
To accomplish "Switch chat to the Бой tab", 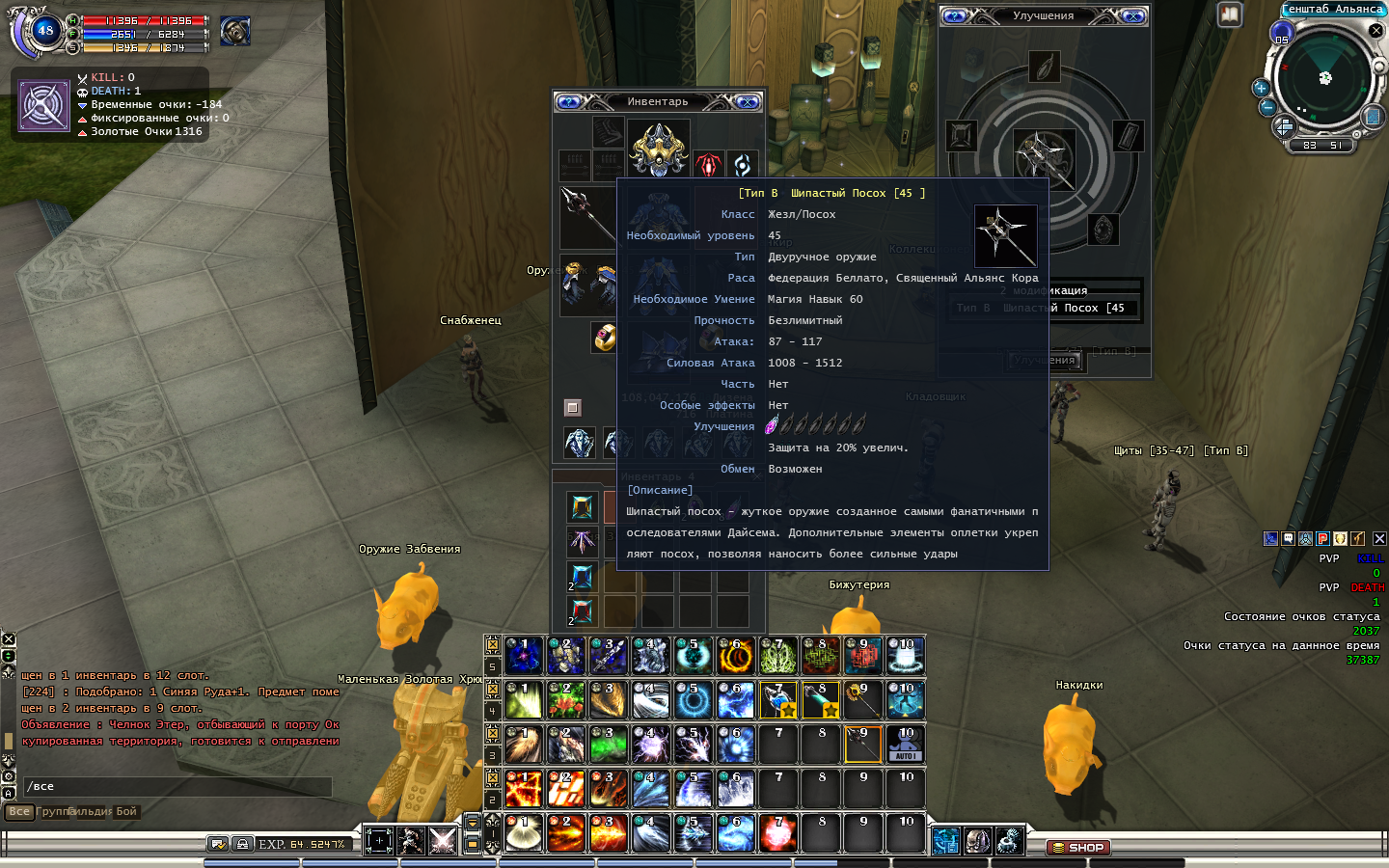I will point(126,812).
